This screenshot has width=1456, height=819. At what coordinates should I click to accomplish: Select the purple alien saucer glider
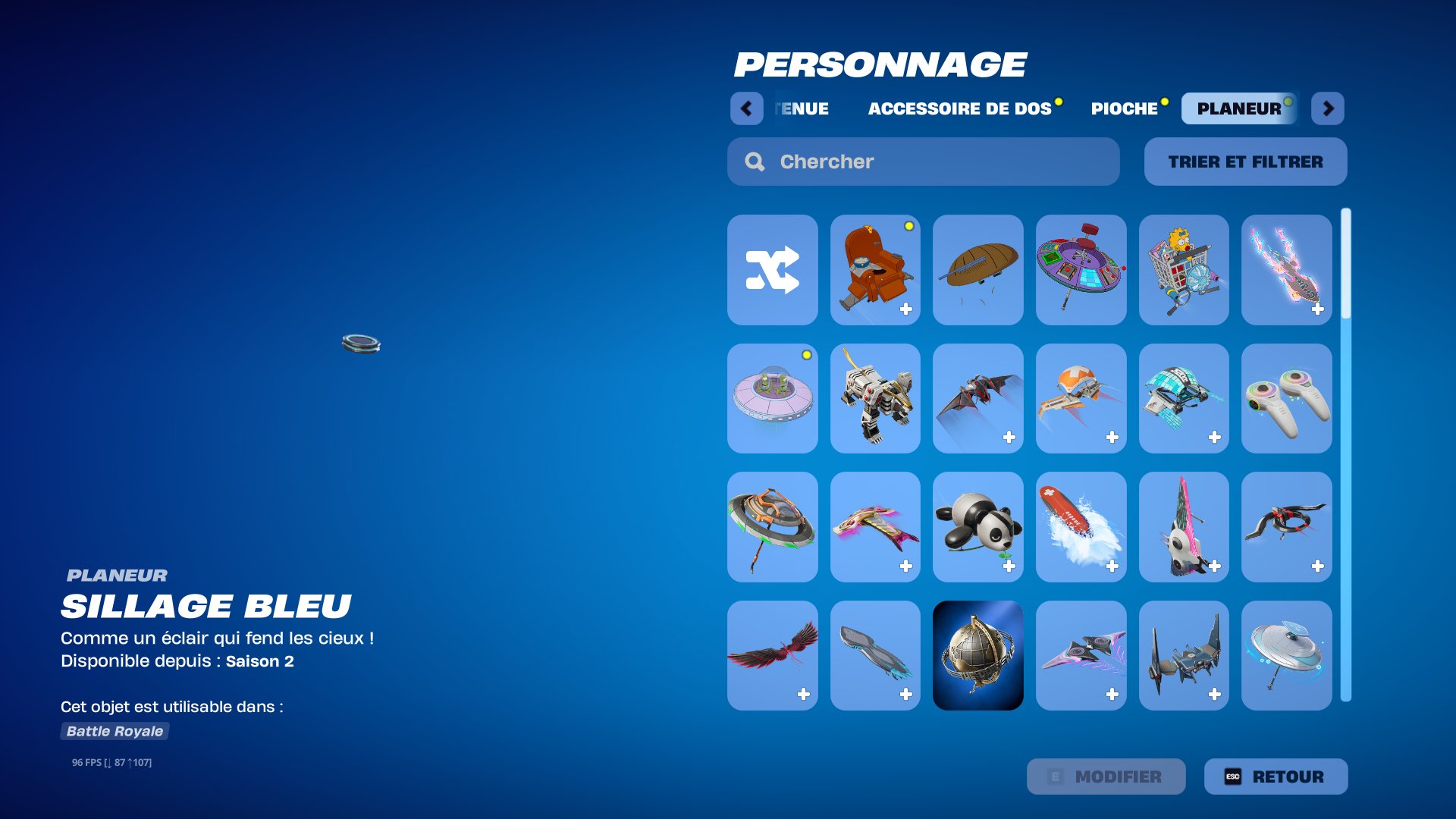771,398
